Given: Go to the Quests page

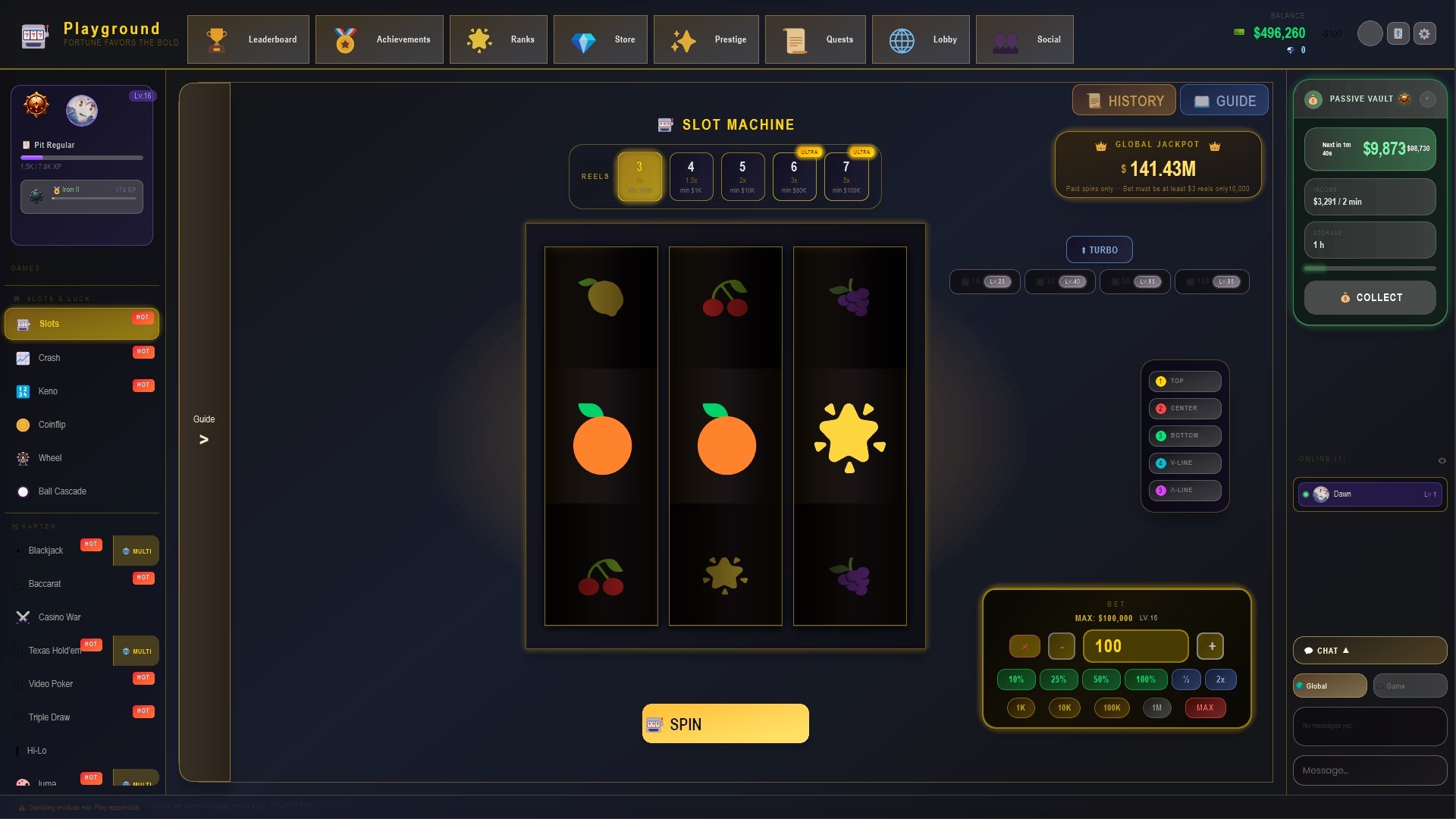Looking at the screenshot, I should pos(814,39).
